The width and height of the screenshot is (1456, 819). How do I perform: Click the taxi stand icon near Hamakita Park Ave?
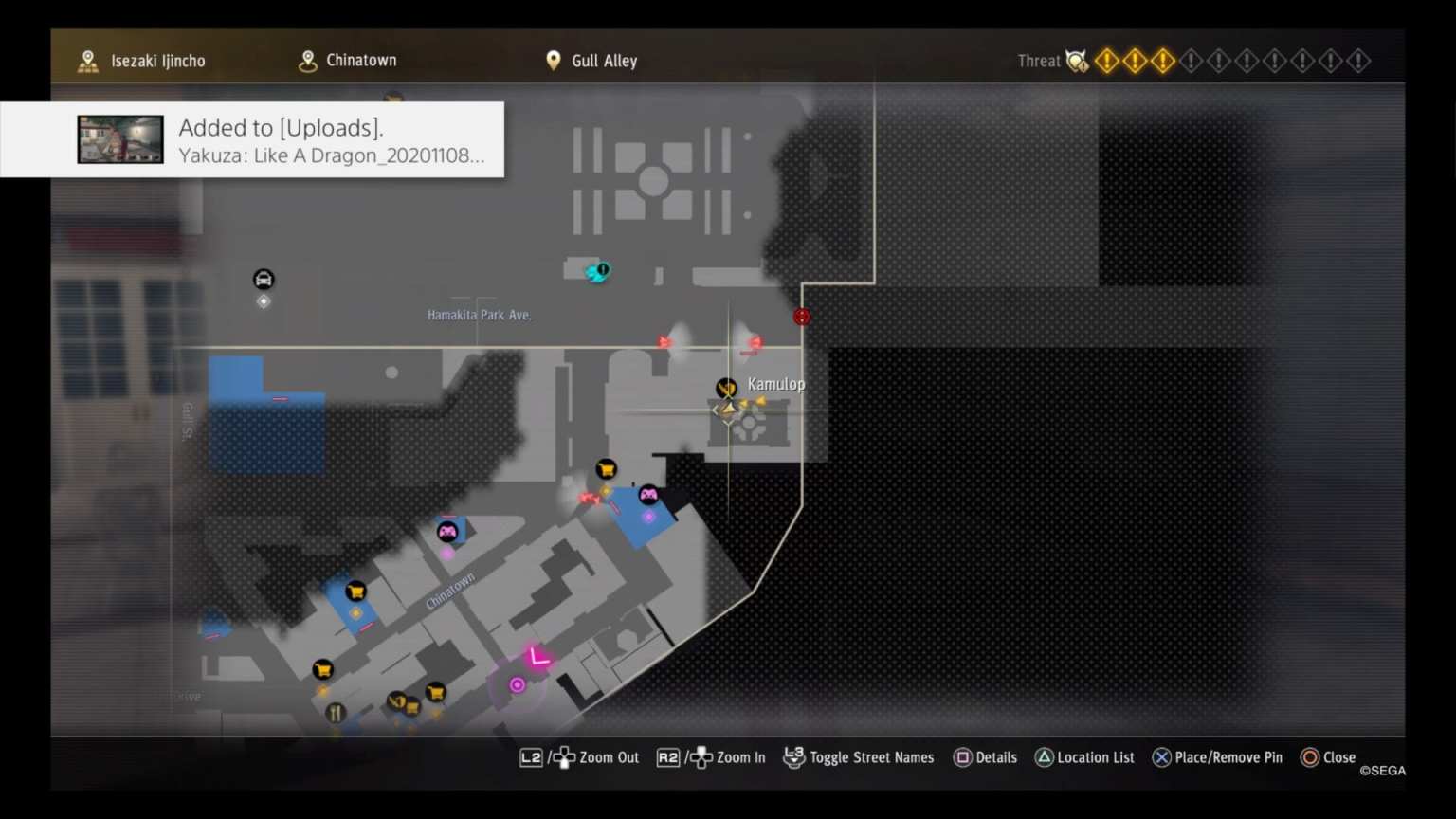263,278
